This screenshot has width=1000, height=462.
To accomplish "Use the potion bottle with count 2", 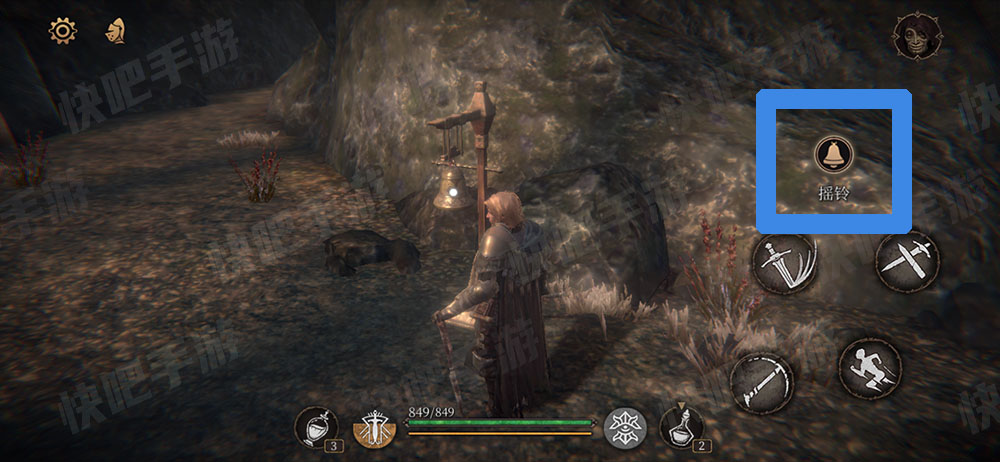I will pos(681,427).
